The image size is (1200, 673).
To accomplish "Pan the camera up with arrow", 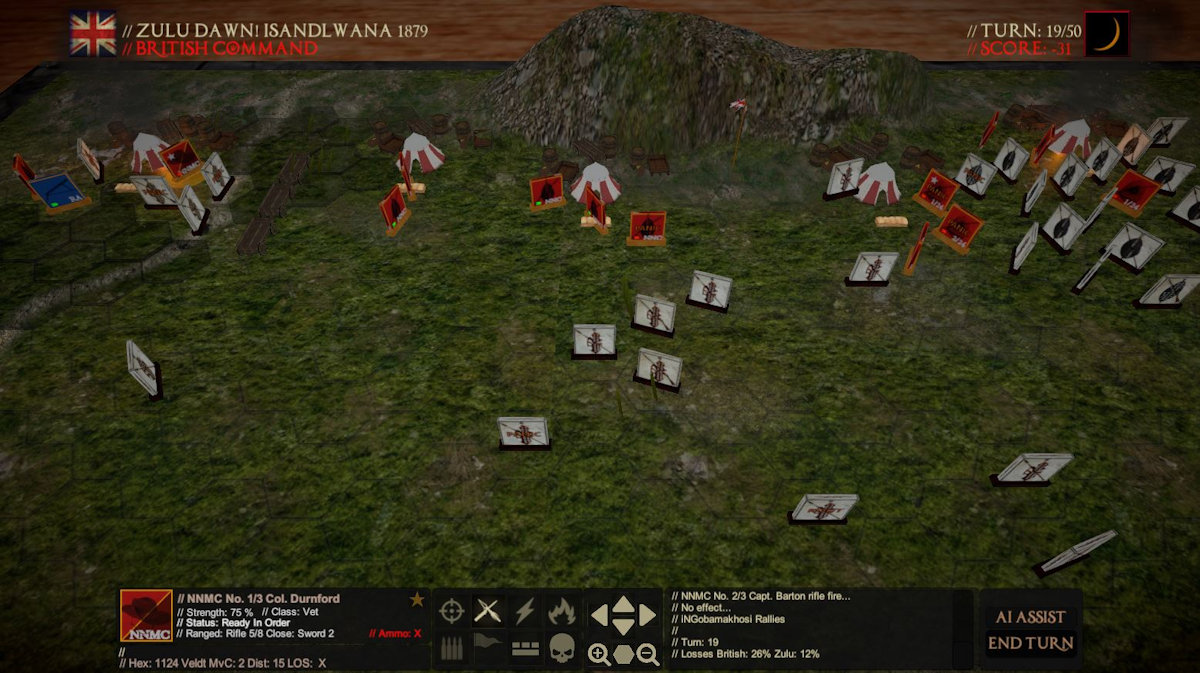I will tap(623, 603).
